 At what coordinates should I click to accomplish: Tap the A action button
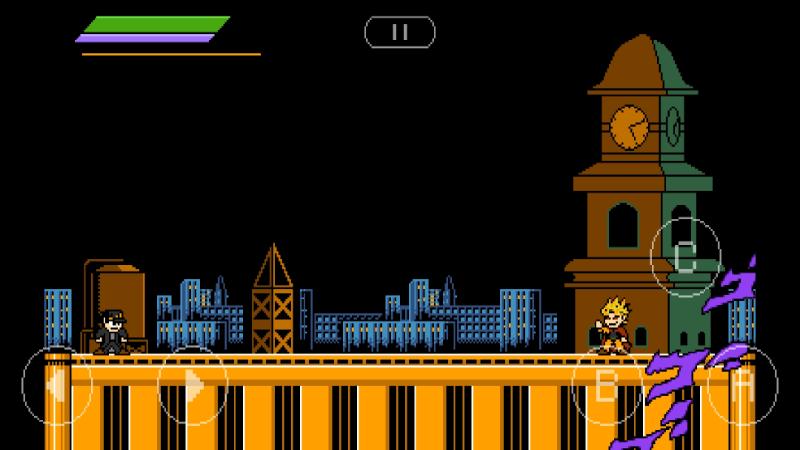pyautogui.click(x=743, y=385)
